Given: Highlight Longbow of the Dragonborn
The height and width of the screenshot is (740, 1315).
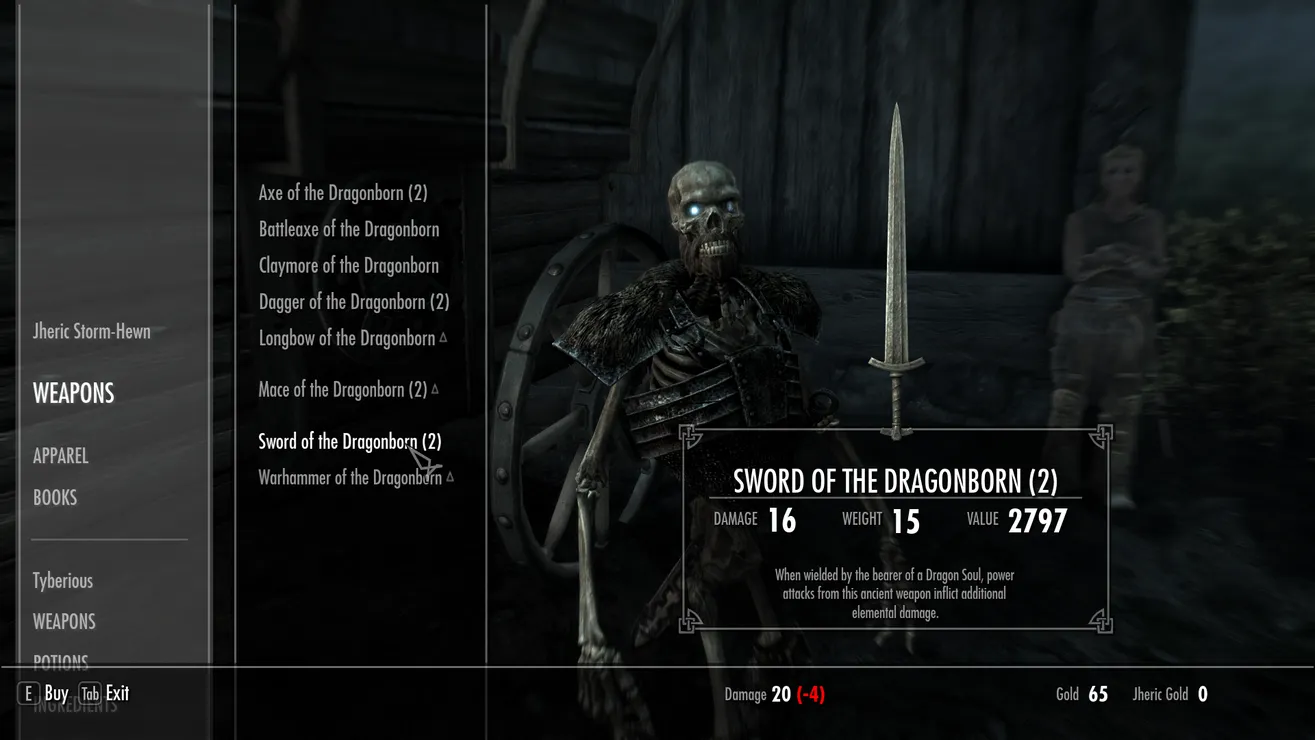Looking at the screenshot, I should [x=346, y=338].
